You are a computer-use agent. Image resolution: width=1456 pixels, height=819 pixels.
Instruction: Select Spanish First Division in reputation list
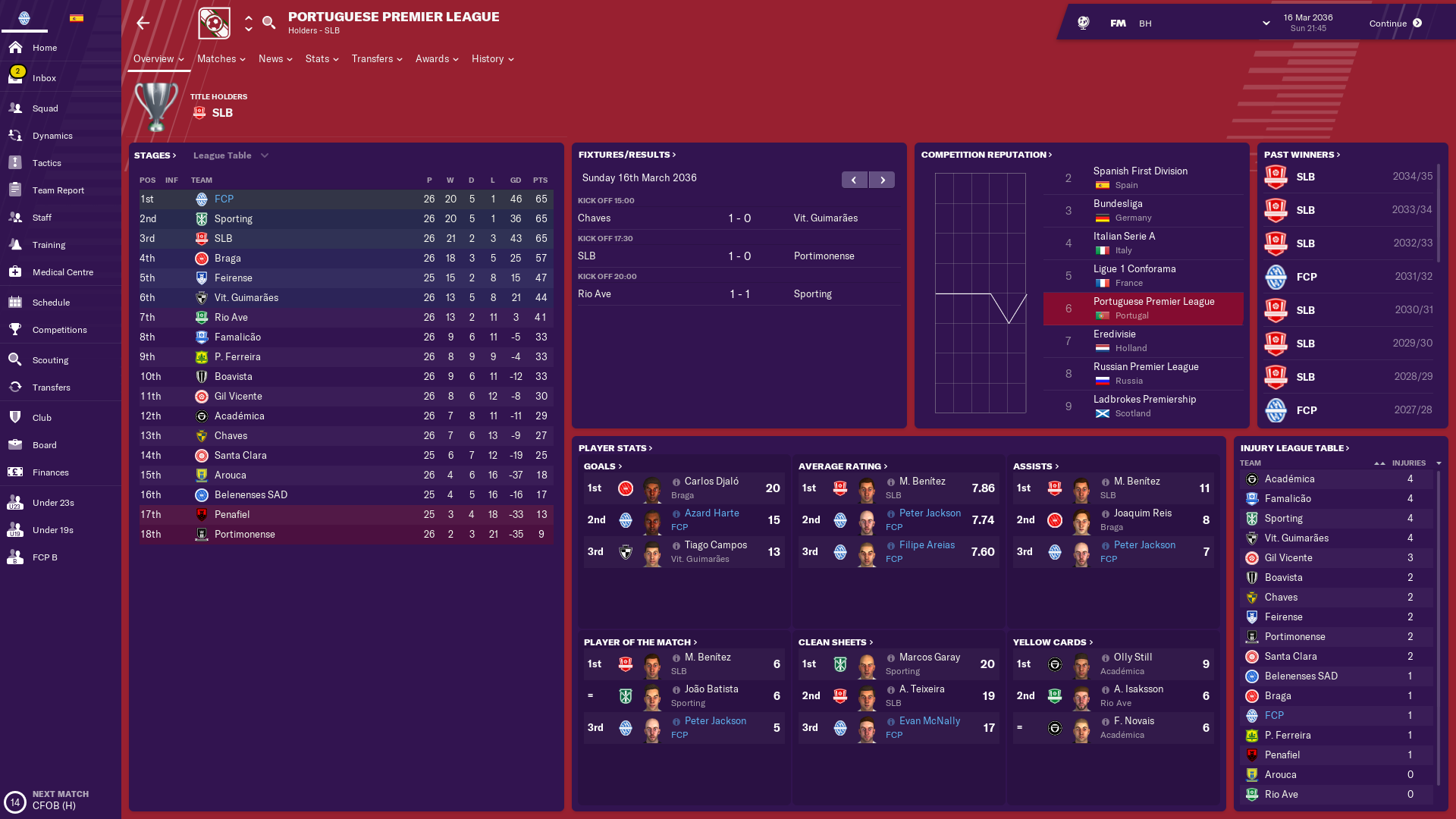[1140, 171]
